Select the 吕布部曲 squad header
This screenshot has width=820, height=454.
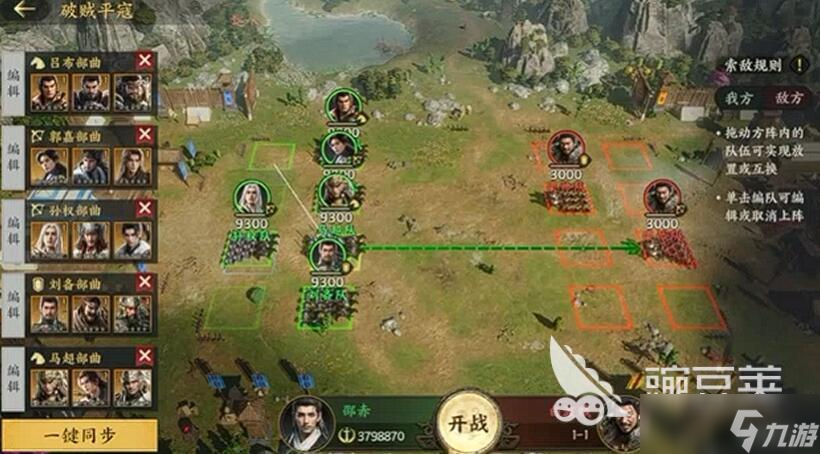(x=82, y=60)
